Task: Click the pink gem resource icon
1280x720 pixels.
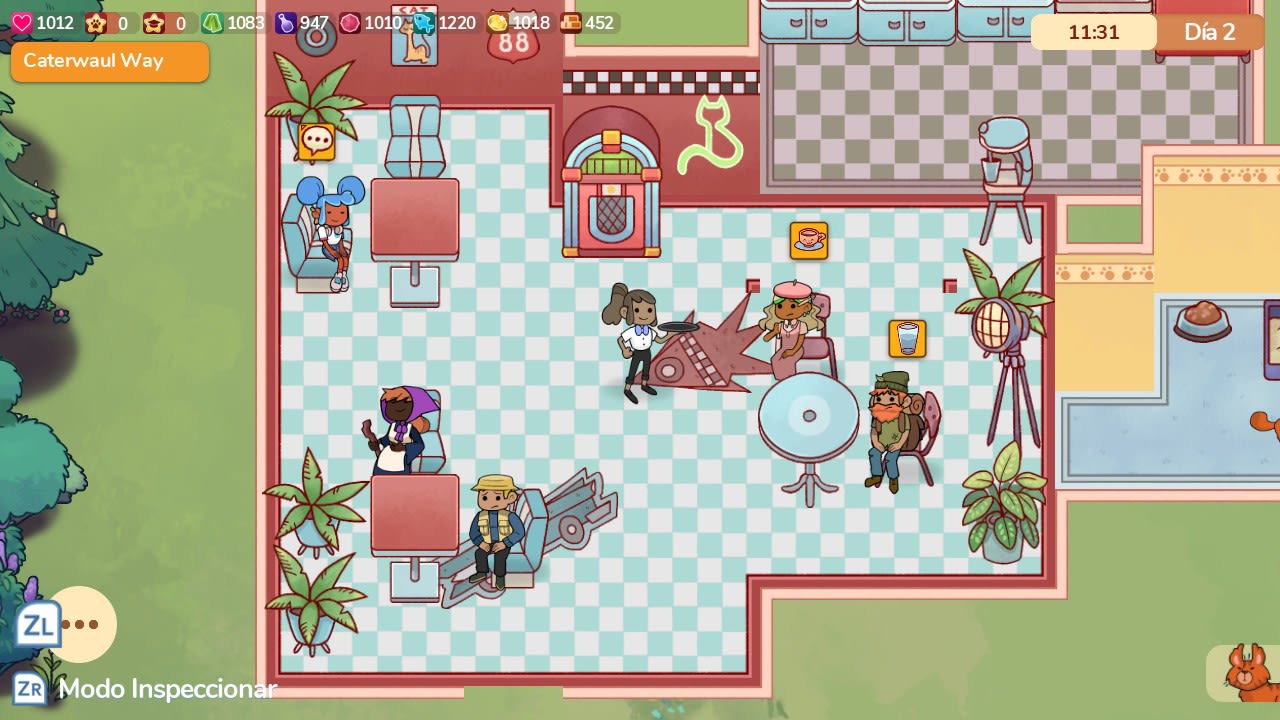Action: point(348,22)
